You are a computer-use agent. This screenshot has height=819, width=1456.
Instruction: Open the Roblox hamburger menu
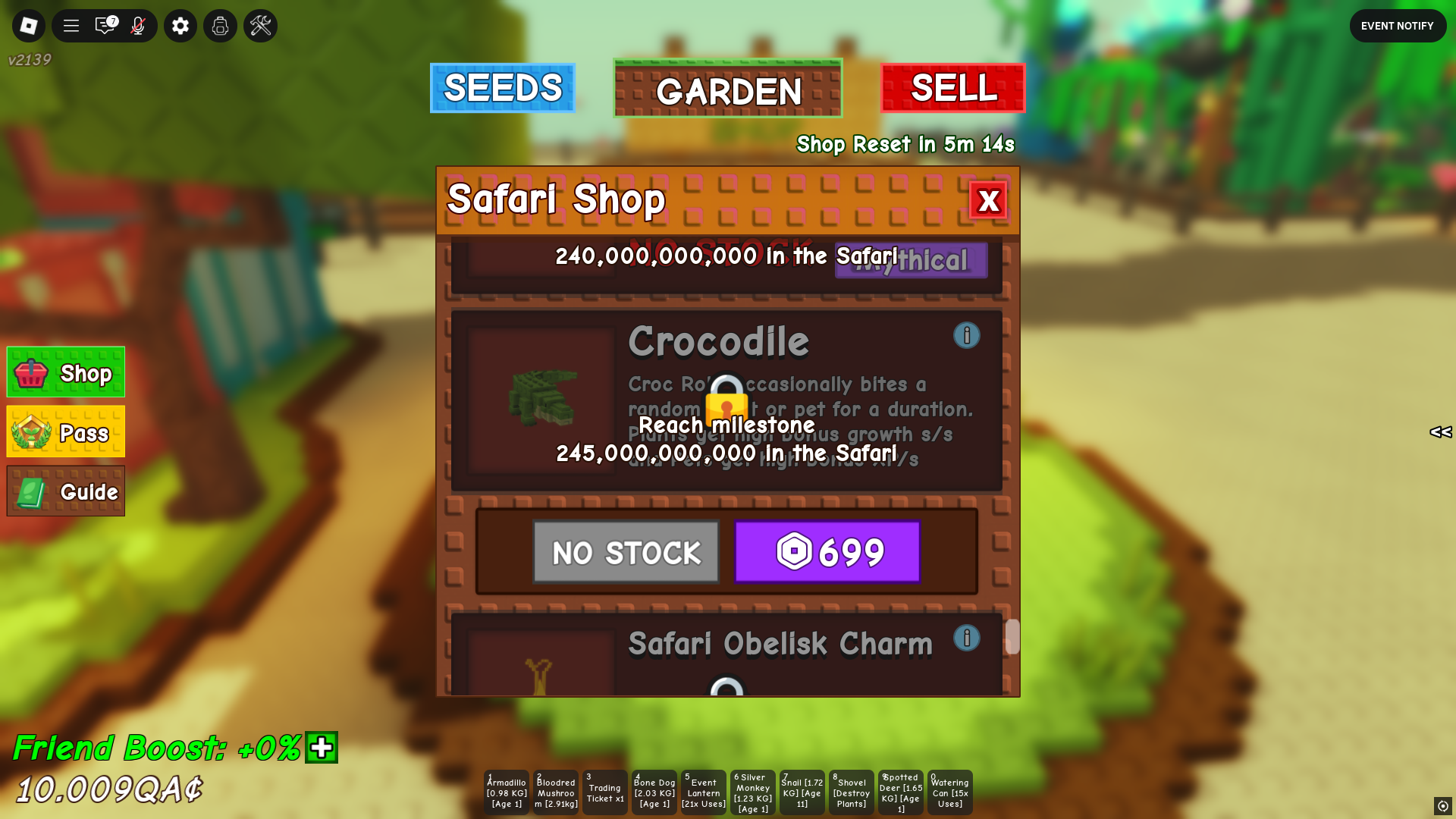coord(70,25)
